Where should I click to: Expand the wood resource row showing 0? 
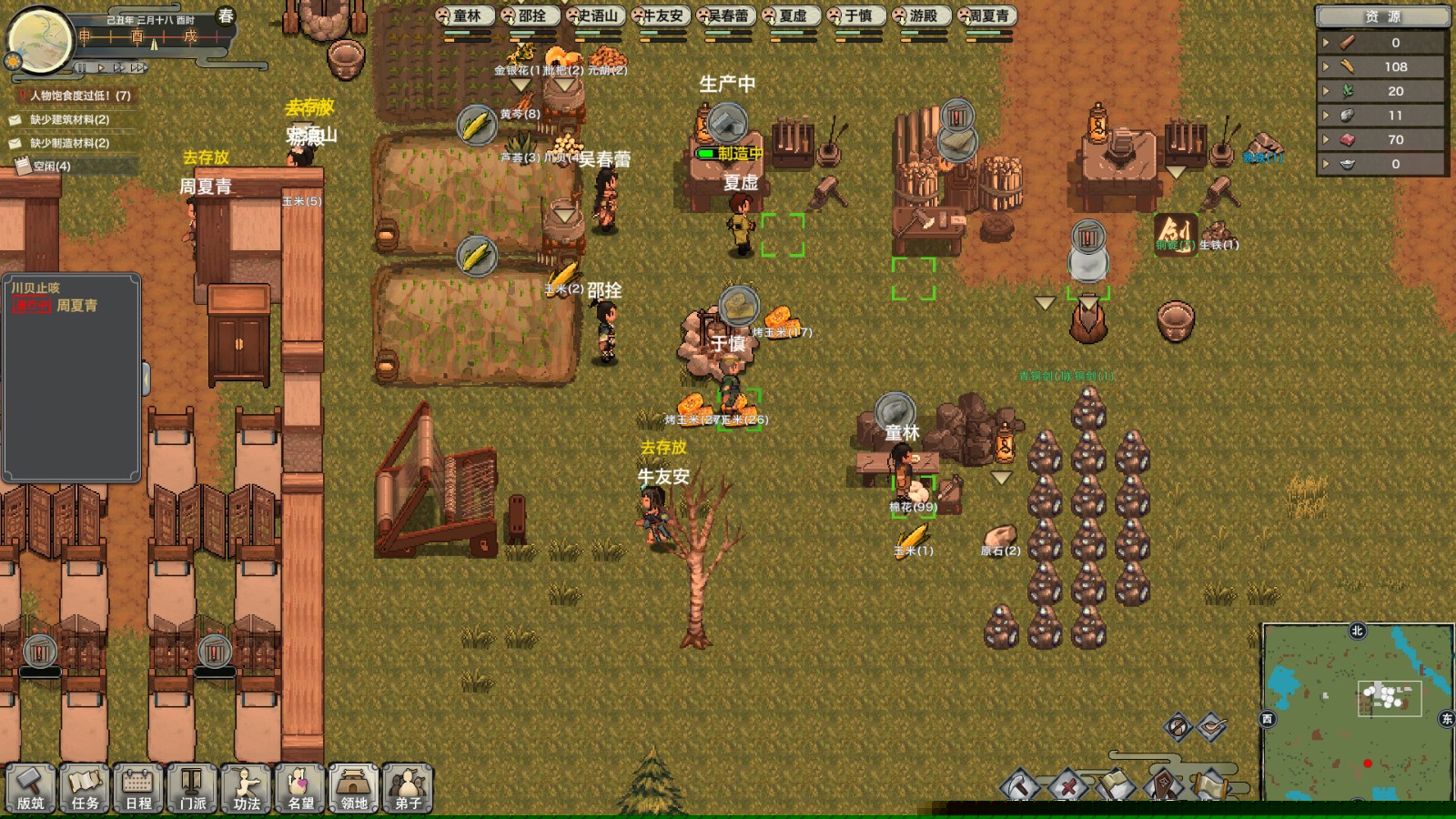click(1327, 41)
